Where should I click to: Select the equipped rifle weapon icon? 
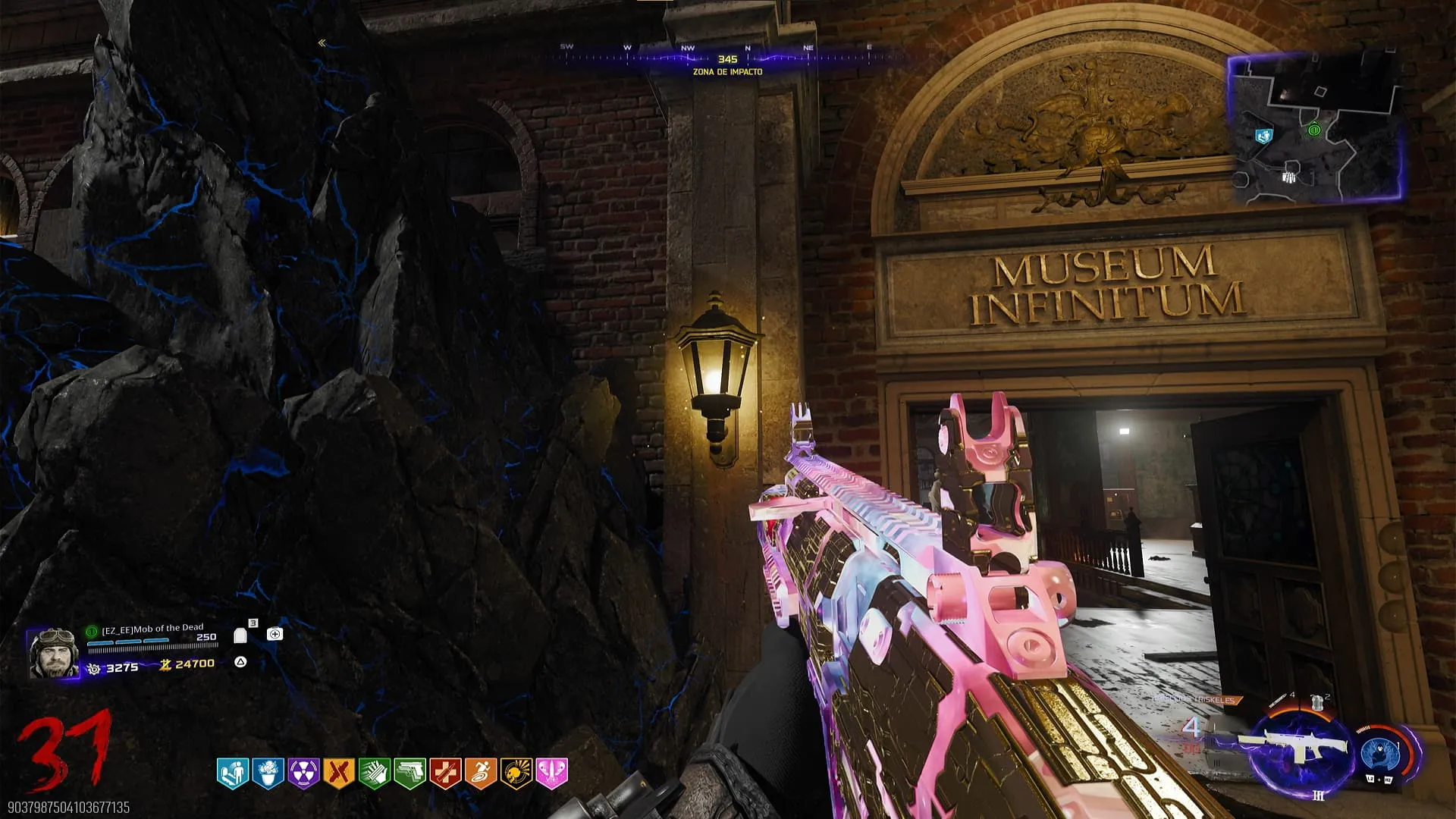1298,748
